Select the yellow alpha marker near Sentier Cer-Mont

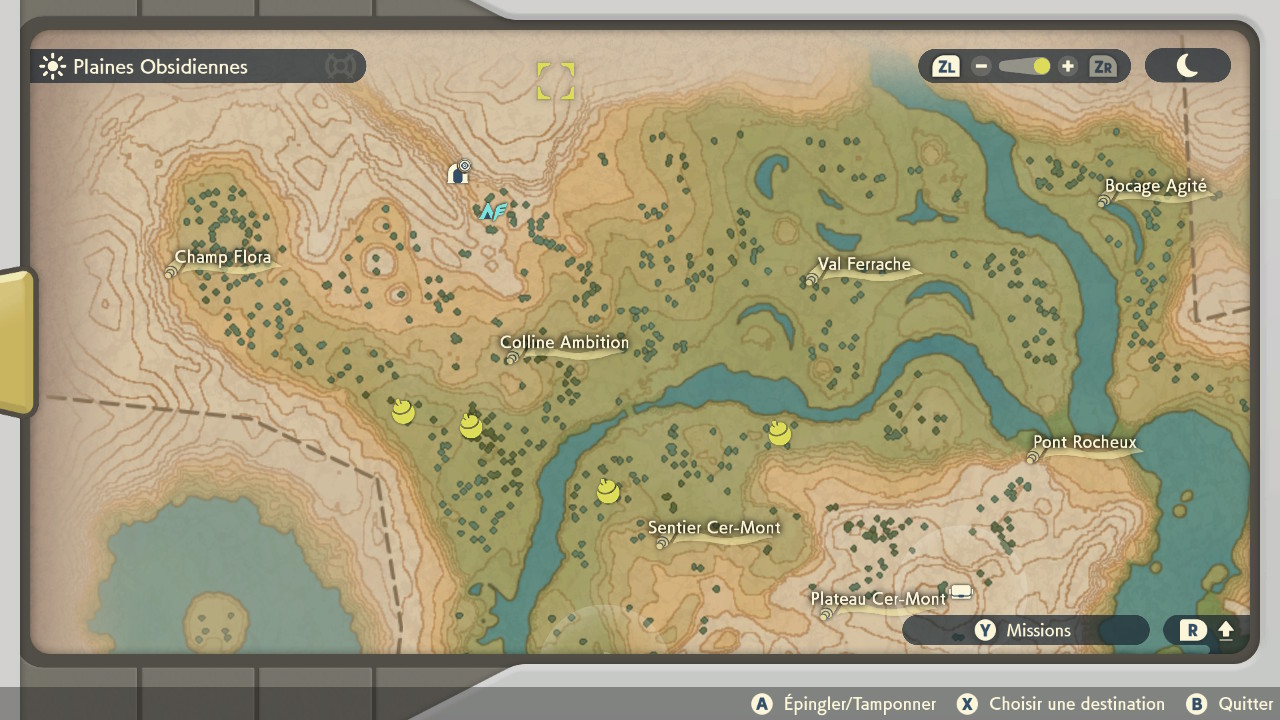coord(608,490)
